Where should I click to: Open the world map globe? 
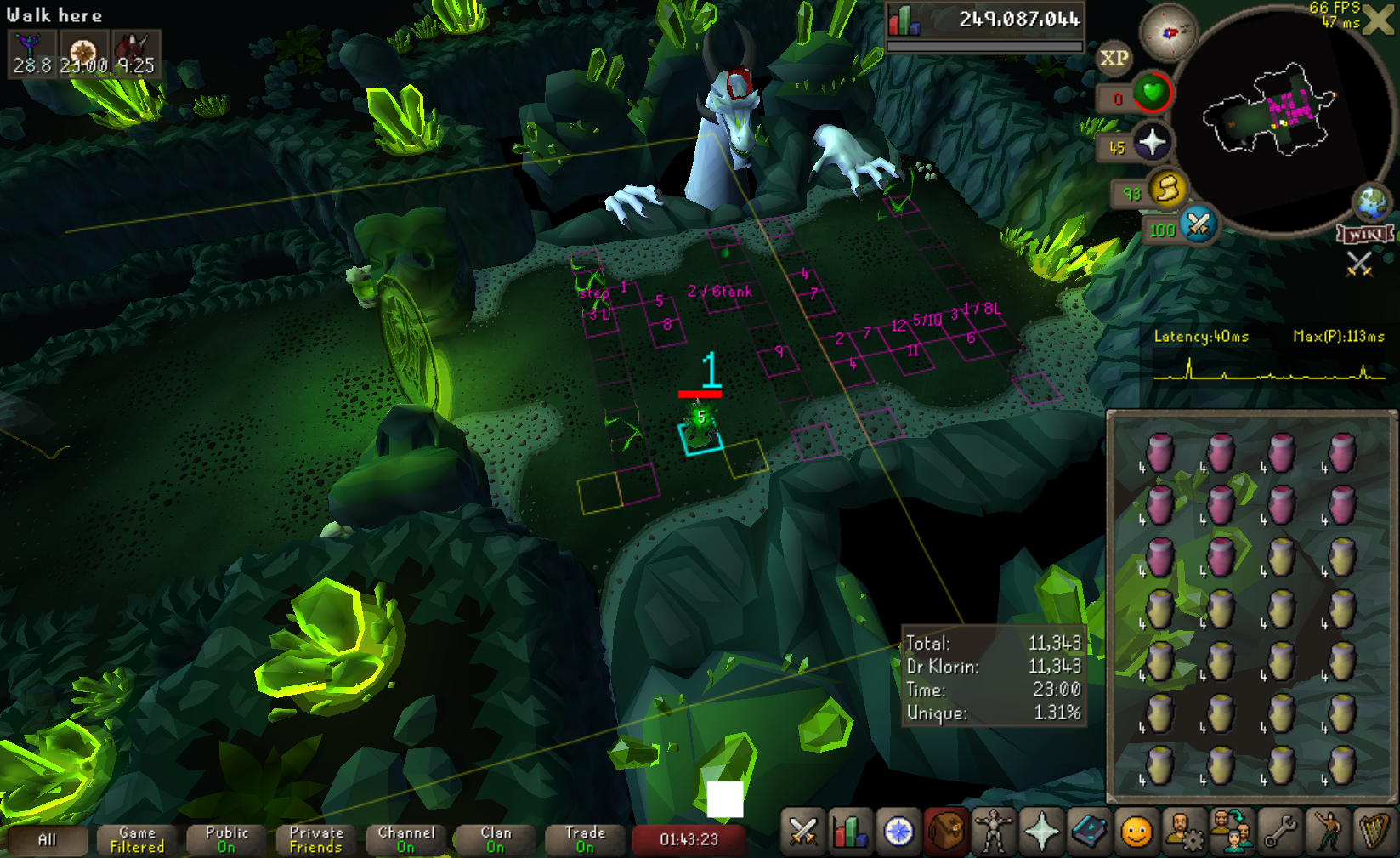[1371, 202]
